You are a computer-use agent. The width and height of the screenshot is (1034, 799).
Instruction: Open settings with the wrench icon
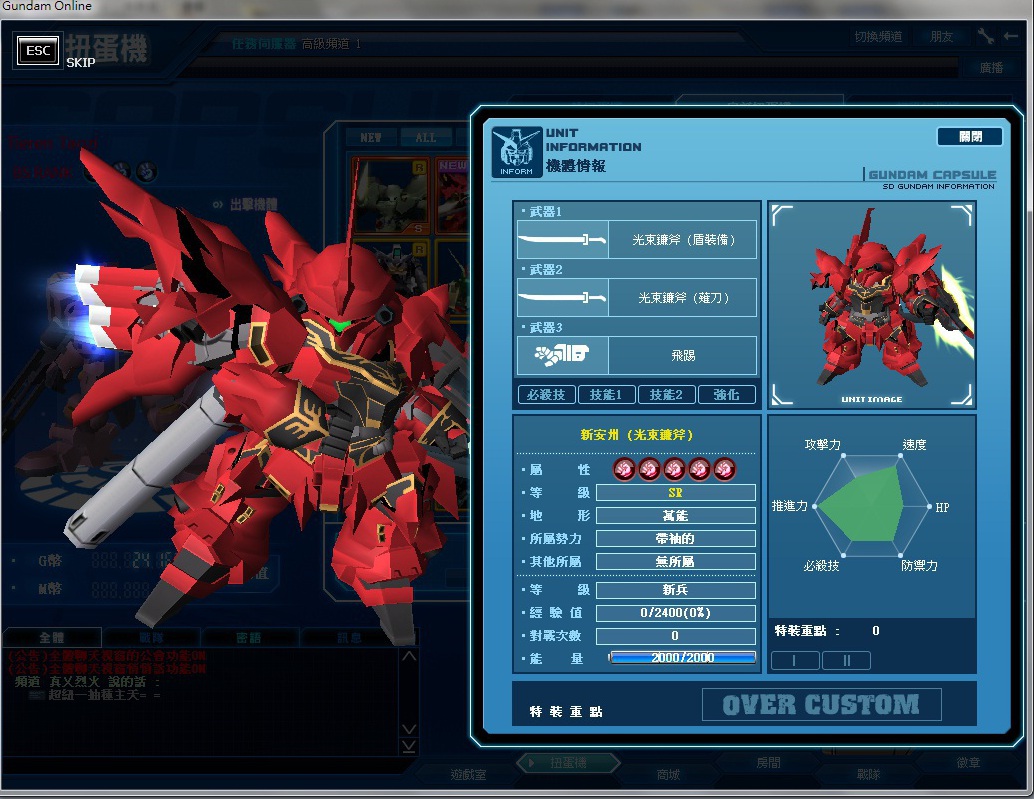click(986, 36)
